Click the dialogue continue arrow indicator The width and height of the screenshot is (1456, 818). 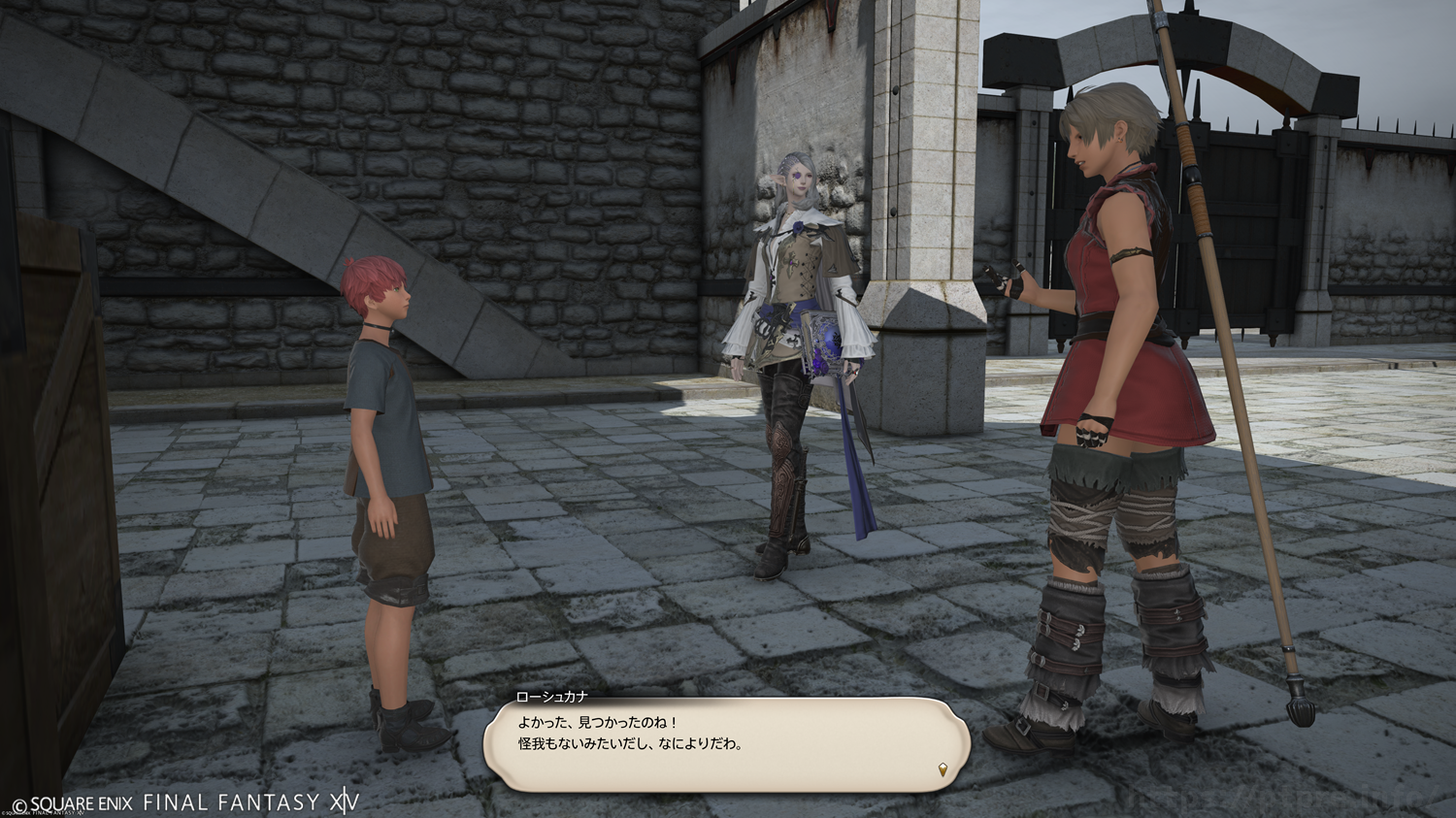tap(943, 770)
